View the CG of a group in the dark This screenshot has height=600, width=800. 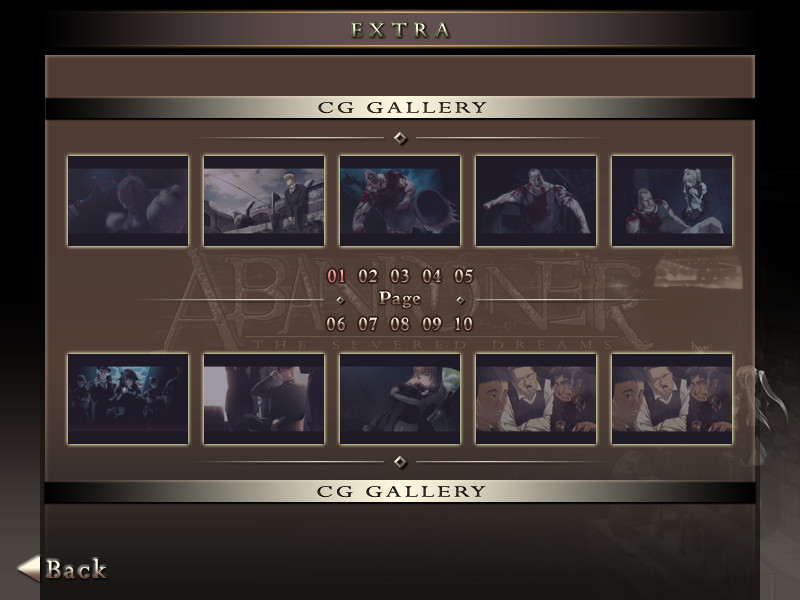(128, 398)
